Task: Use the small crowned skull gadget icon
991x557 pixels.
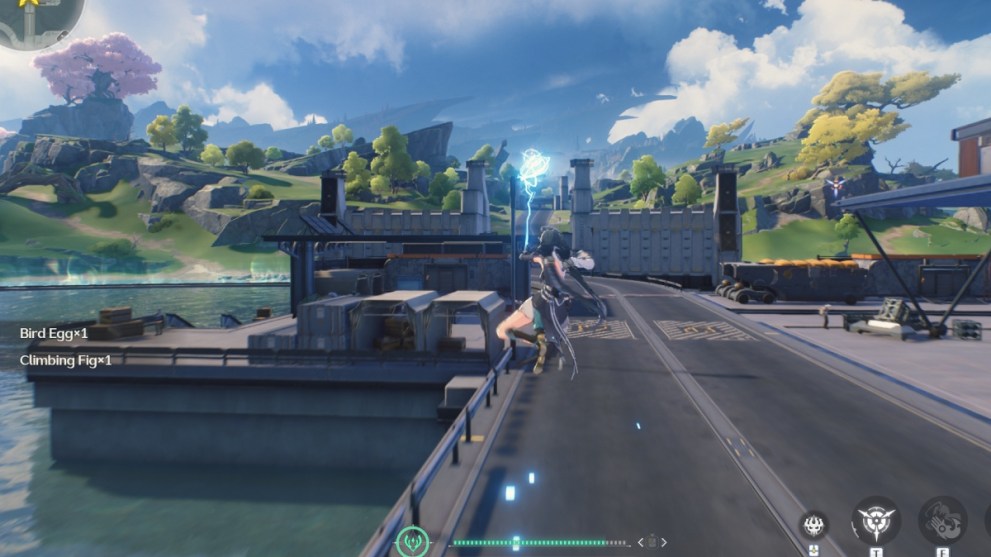Action: (813, 525)
